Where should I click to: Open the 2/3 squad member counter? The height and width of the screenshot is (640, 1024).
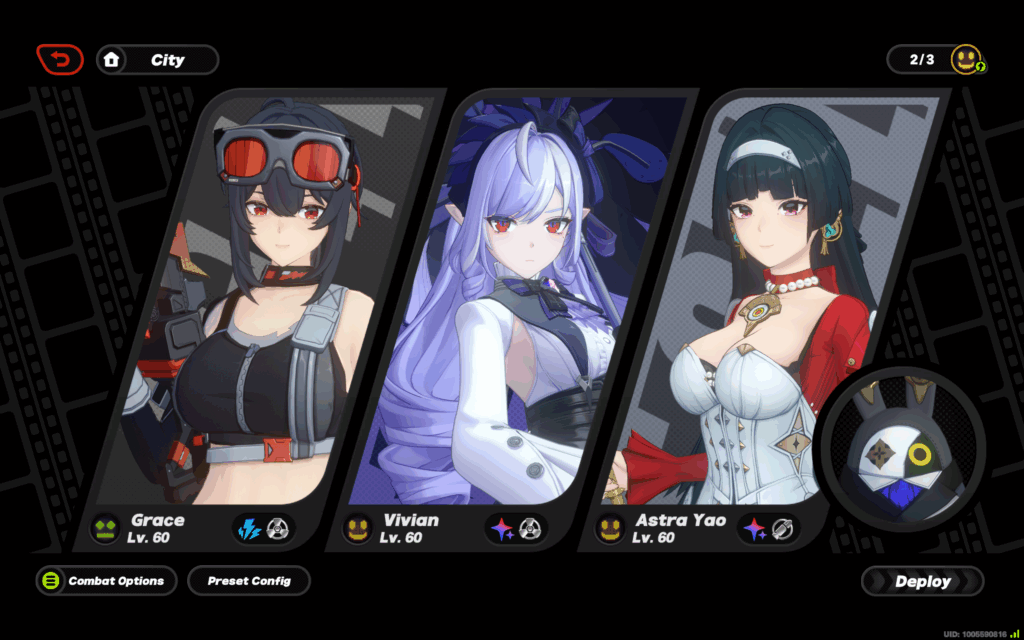[936, 60]
